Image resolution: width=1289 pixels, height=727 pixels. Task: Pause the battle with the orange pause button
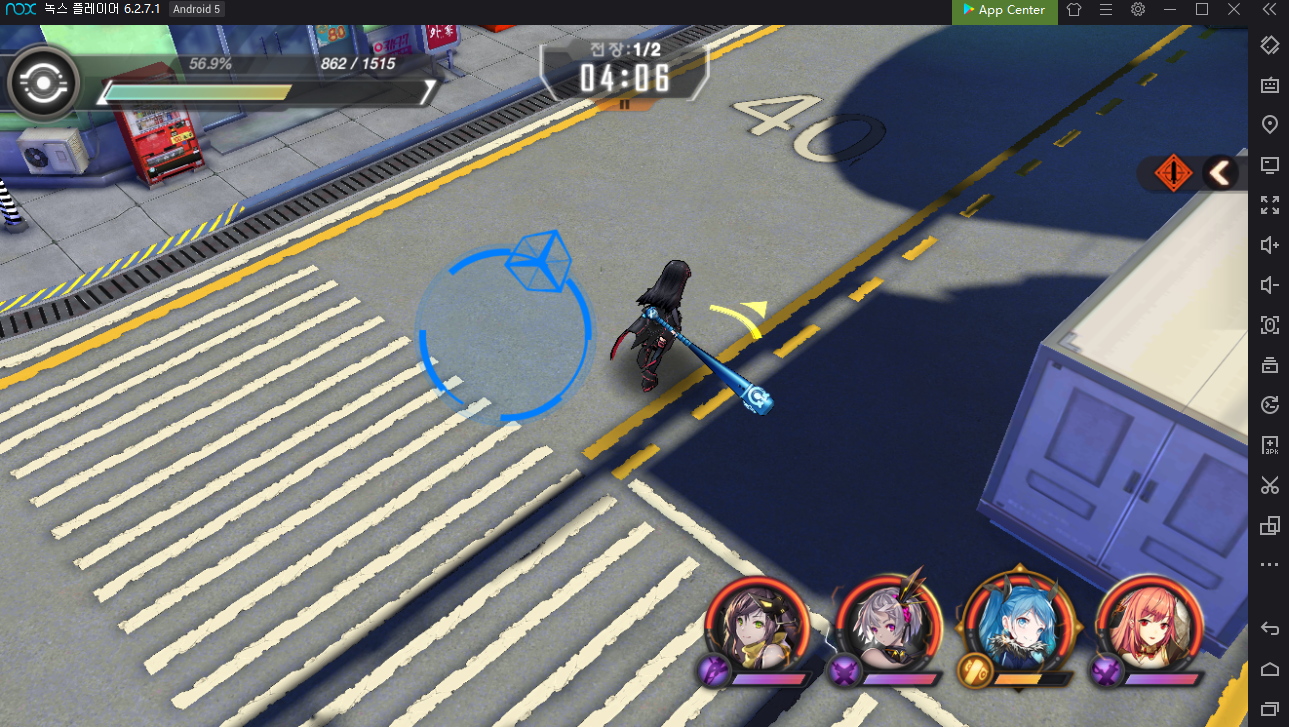pos(625,103)
